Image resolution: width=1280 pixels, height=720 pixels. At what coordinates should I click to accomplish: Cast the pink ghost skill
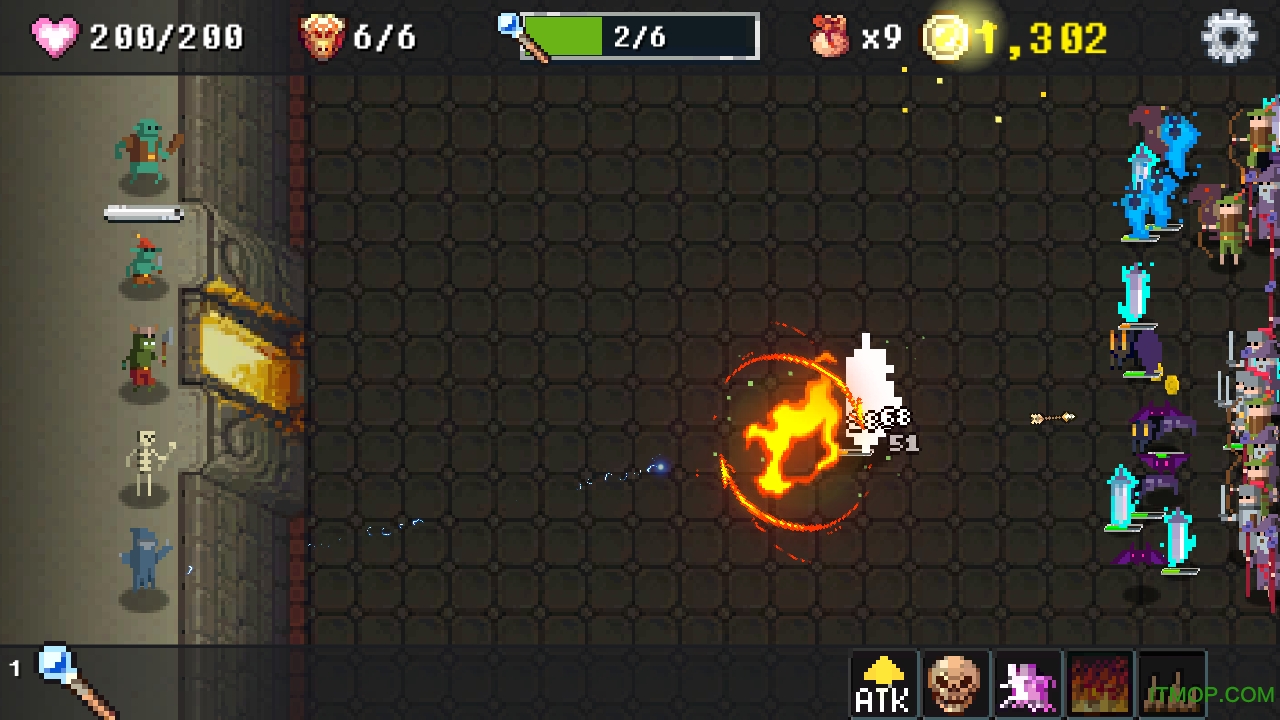point(1027,685)
